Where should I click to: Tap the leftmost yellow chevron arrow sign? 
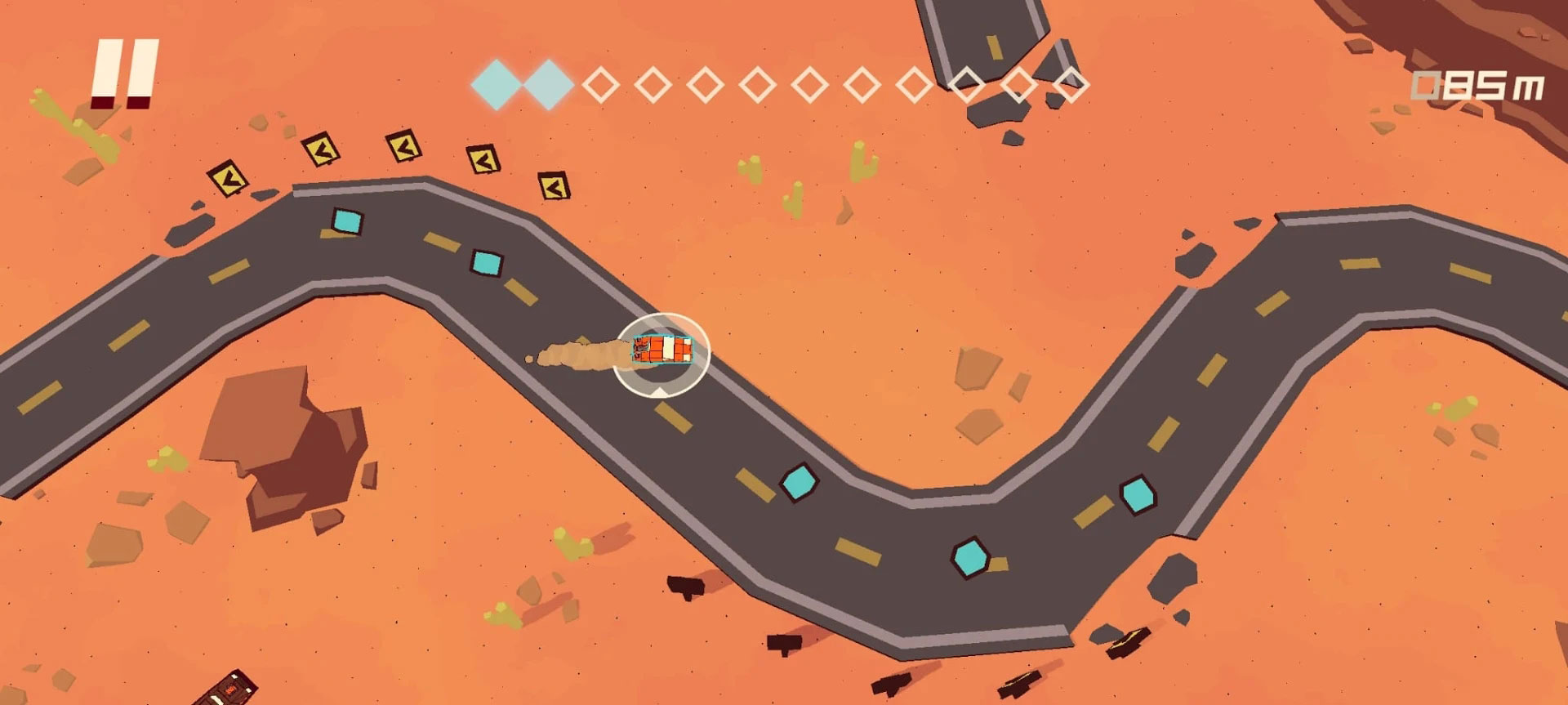229,180
